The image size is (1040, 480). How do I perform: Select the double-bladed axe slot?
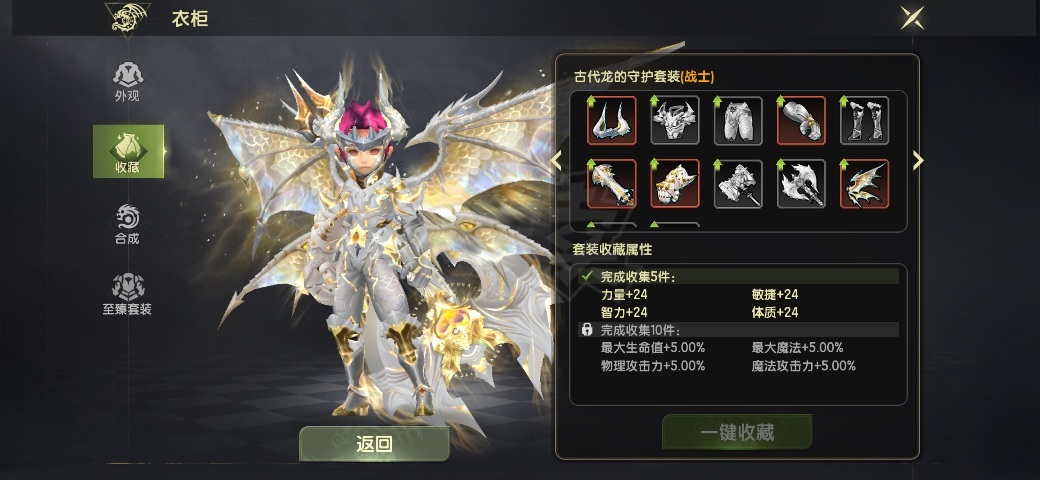point(801,184)
